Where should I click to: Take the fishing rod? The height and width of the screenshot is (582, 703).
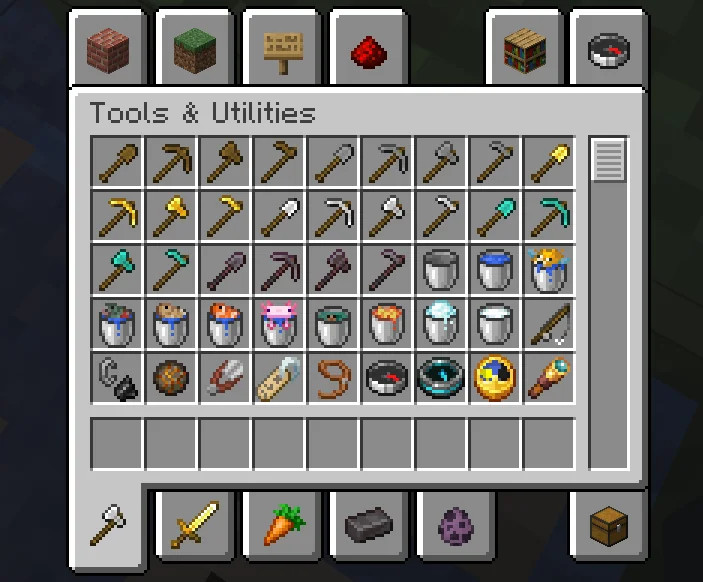[x=550, y=323]
